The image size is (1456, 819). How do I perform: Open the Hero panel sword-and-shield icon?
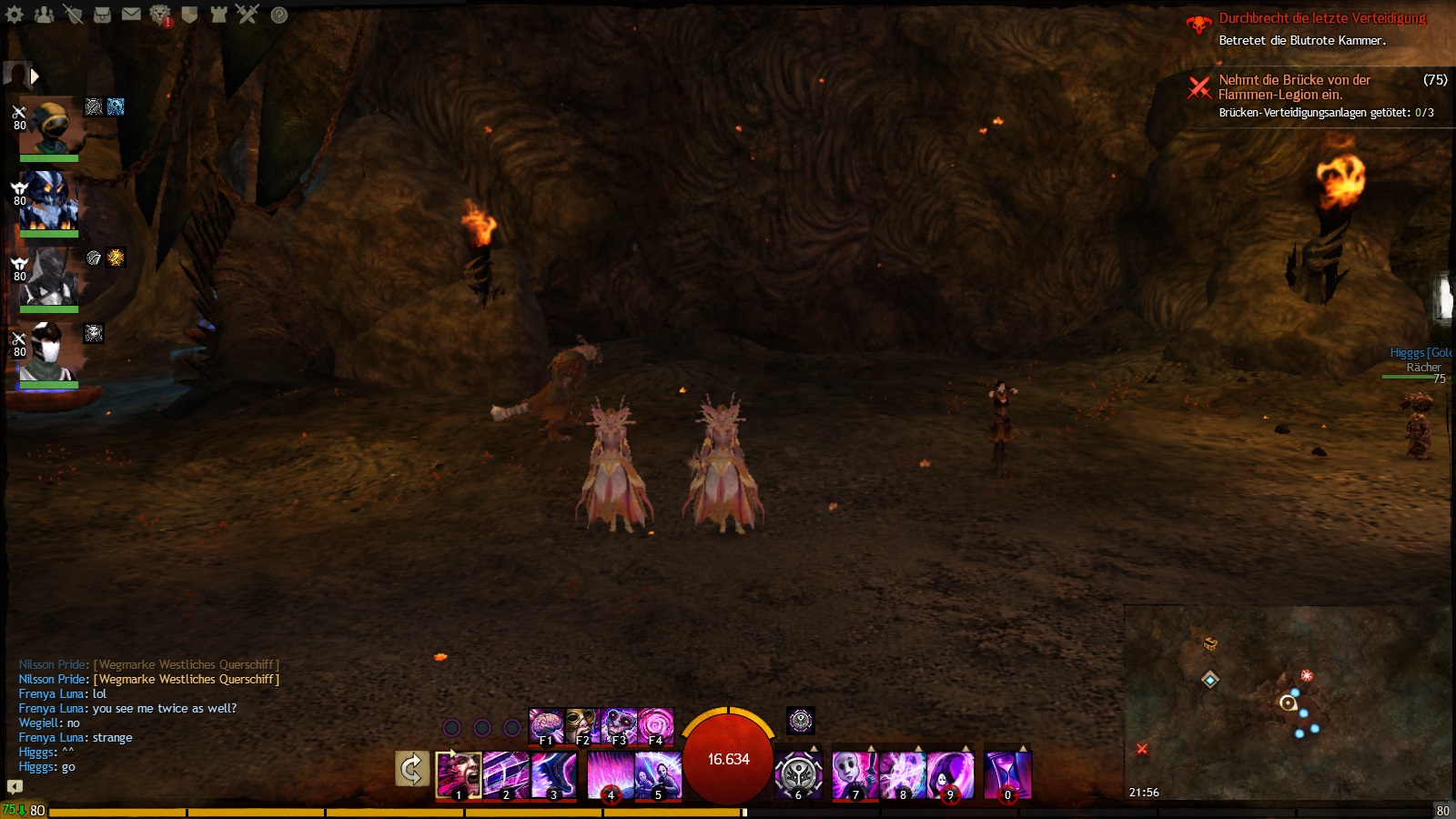click(73, 14)
